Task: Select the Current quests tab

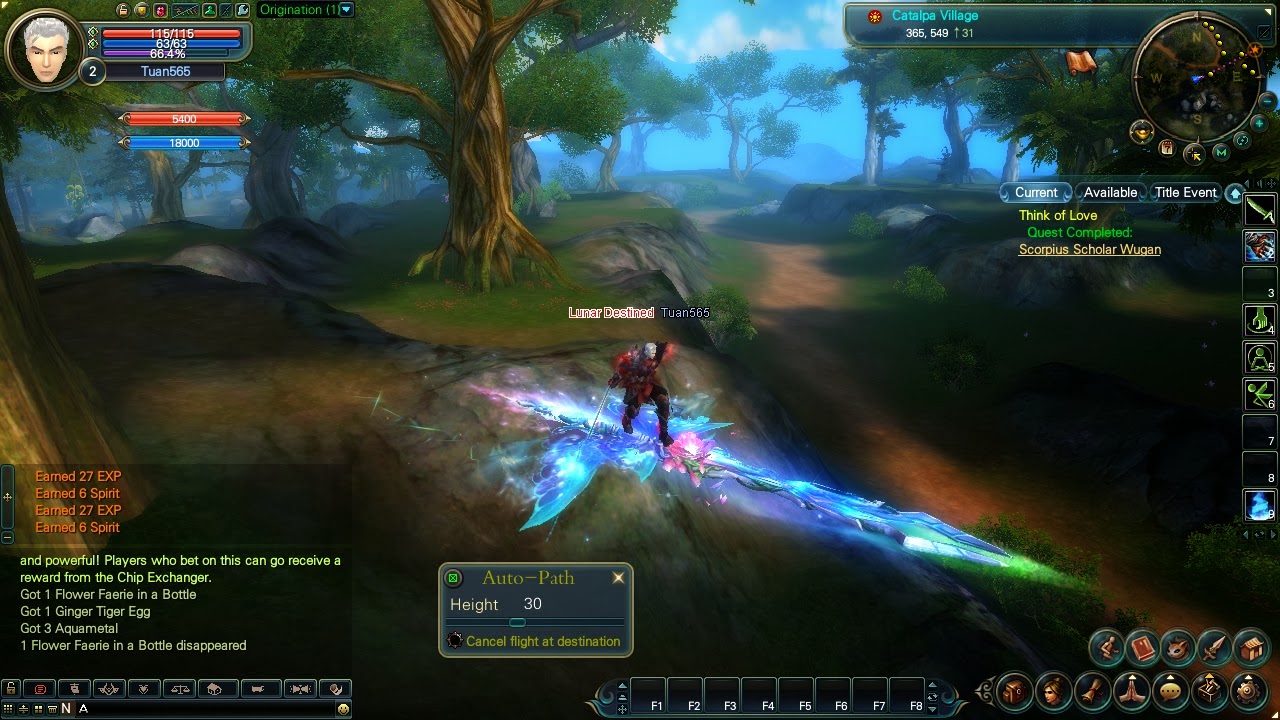Action: 1036,192
